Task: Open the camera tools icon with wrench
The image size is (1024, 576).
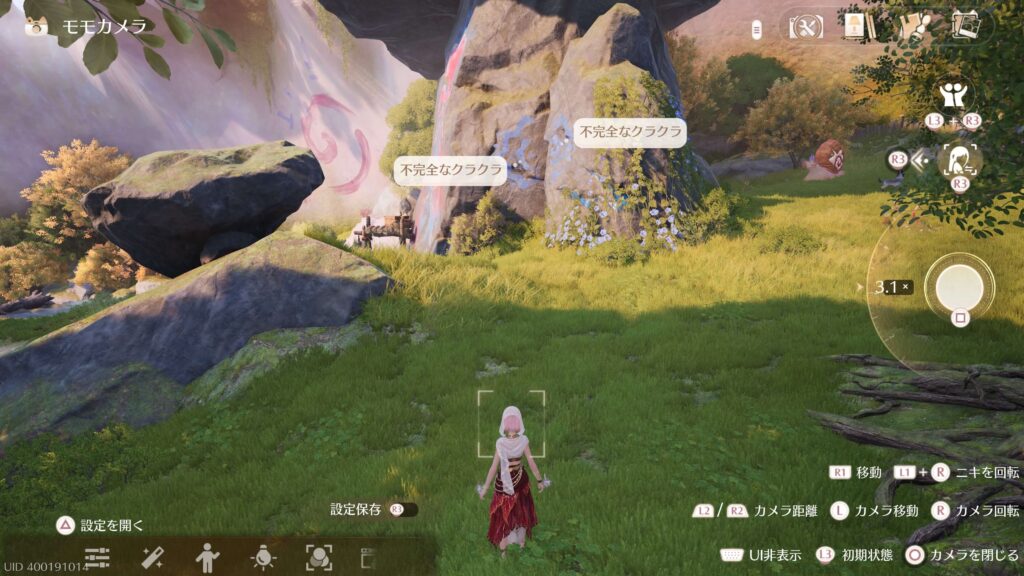Action: point(806,26)
